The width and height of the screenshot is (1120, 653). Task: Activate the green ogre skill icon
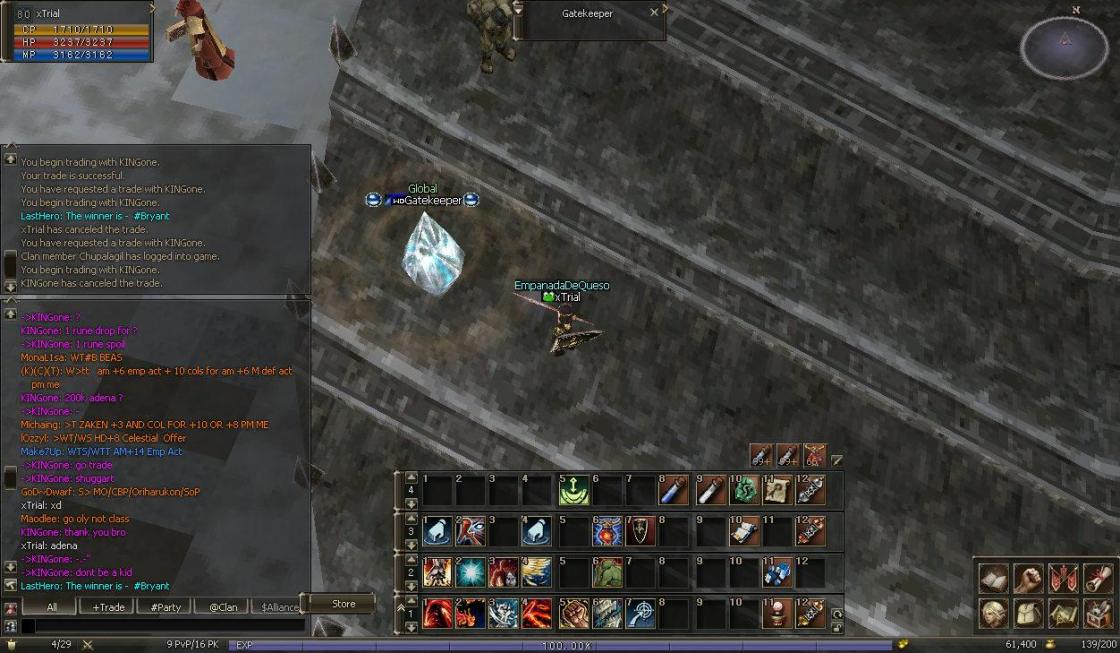[607, 573]
